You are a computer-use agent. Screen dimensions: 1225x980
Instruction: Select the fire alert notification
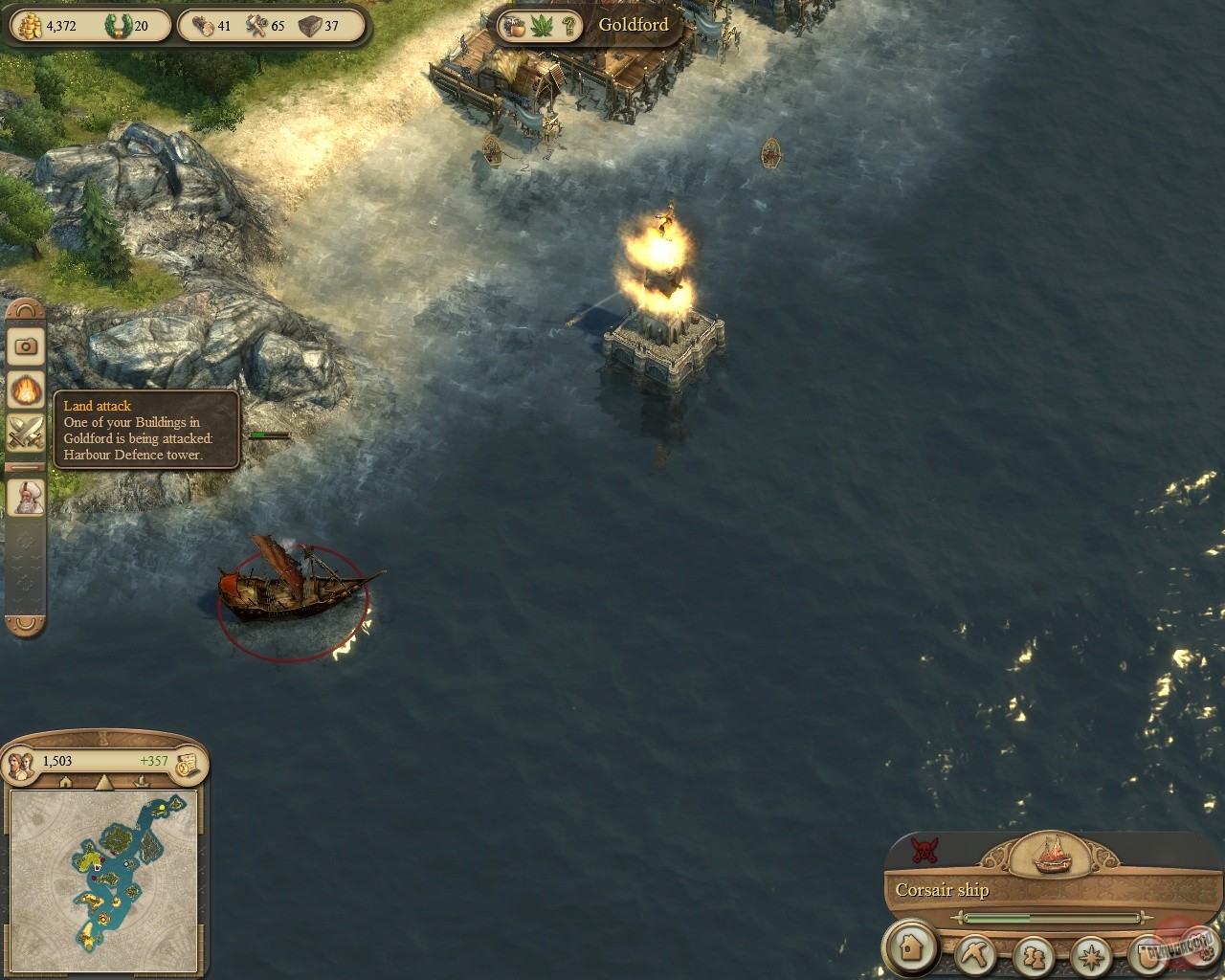[26, 390]
